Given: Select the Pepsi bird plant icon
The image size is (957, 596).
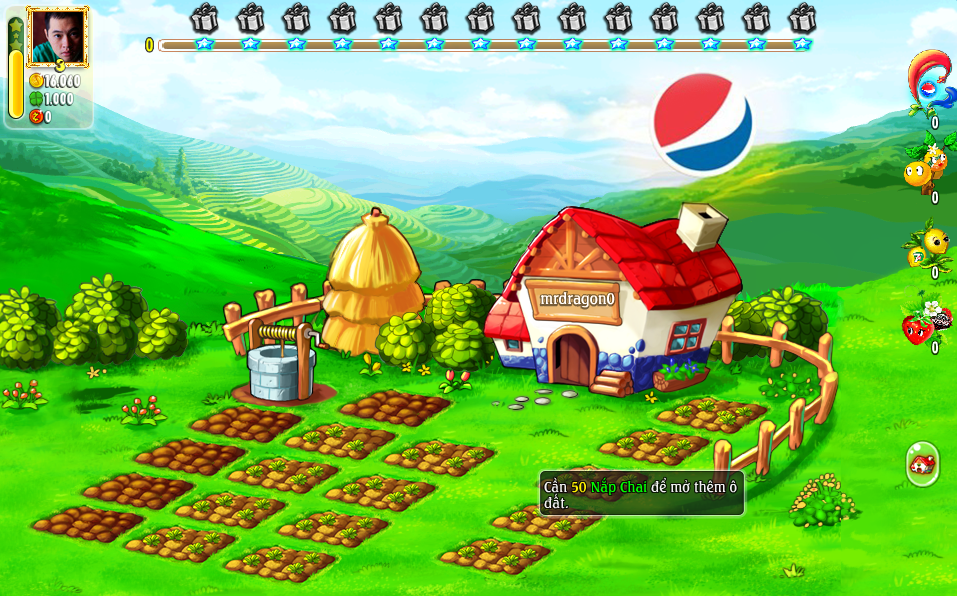Looking at the screenshot, I should point(928,81).
